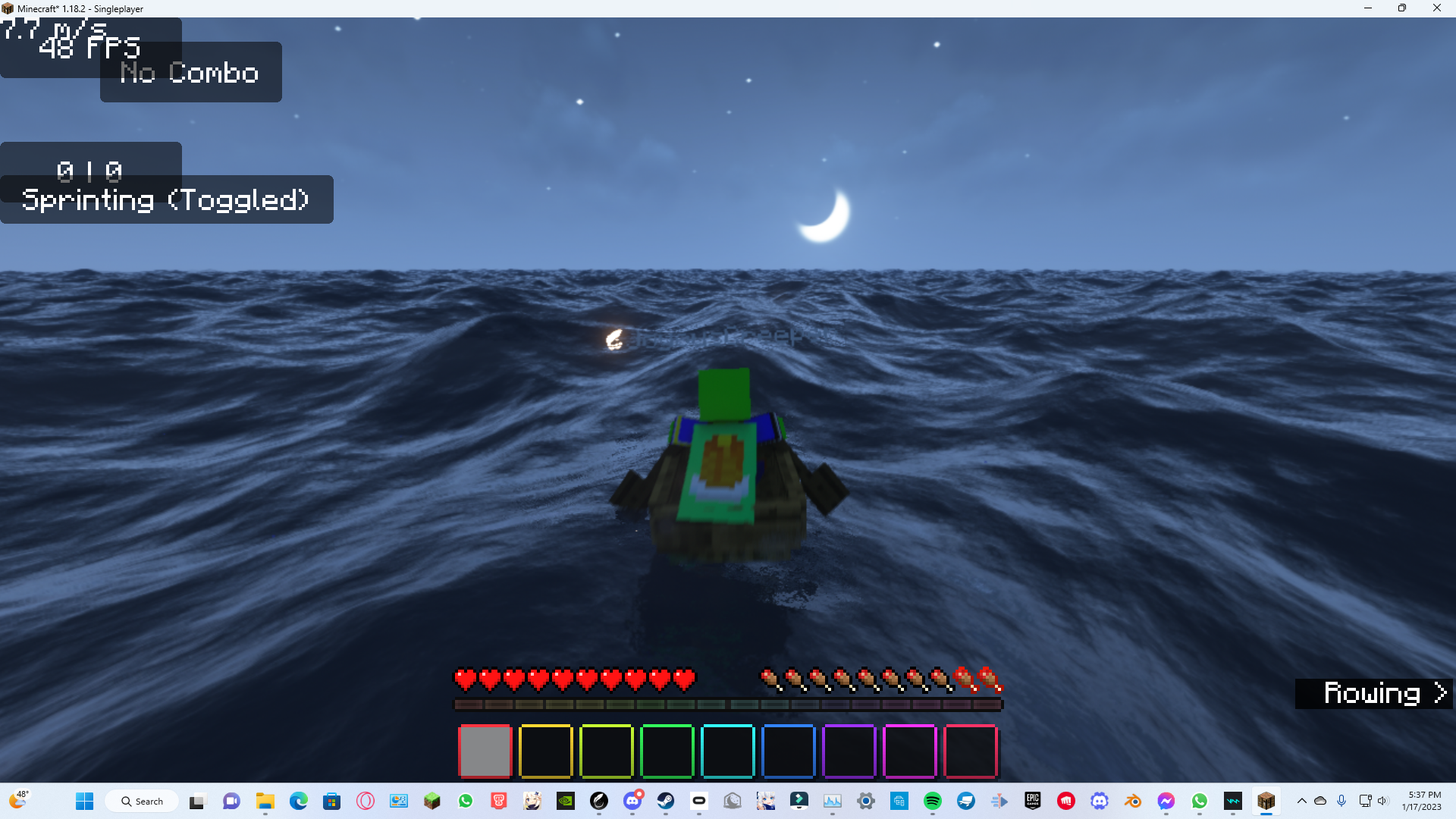1456x819 pixels.
Task: Open the NVIDIA GeForce app
Action: click(566, 801)
